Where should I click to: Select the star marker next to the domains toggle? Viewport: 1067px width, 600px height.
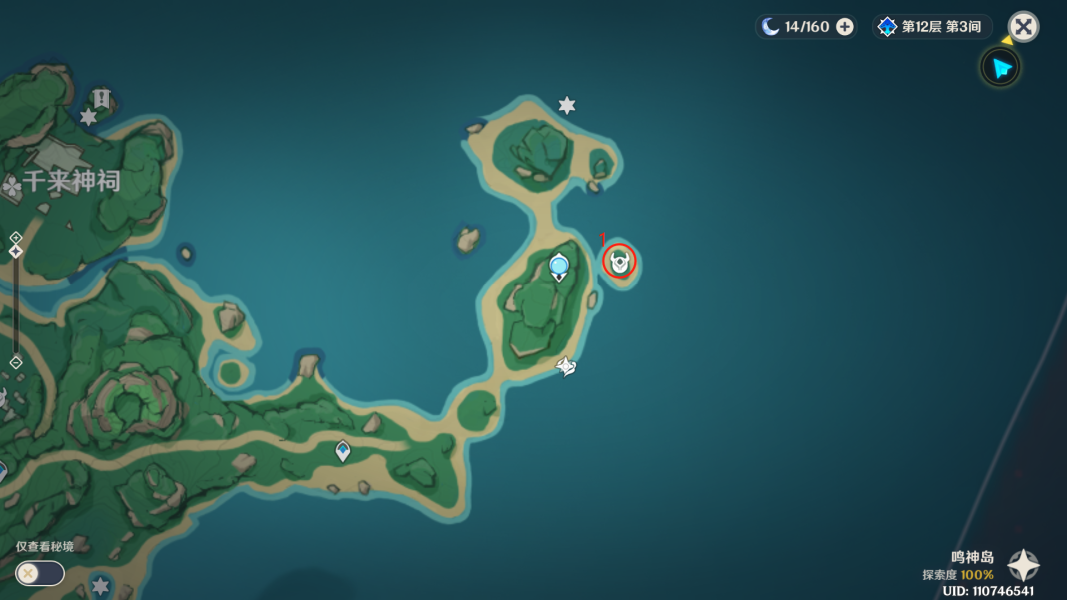pos(100,585)
